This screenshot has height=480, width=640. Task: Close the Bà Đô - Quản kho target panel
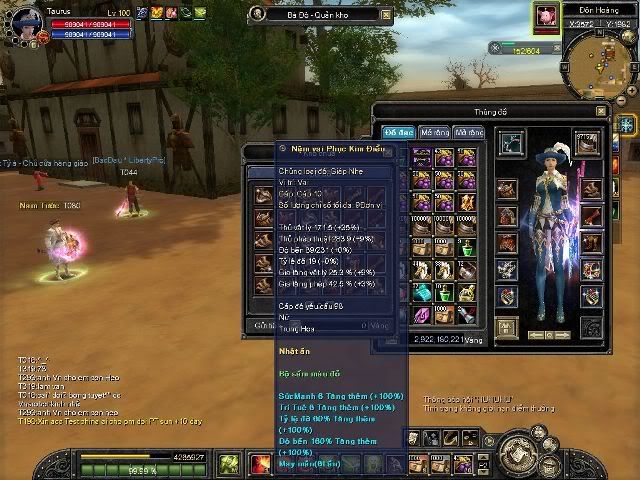387,14
